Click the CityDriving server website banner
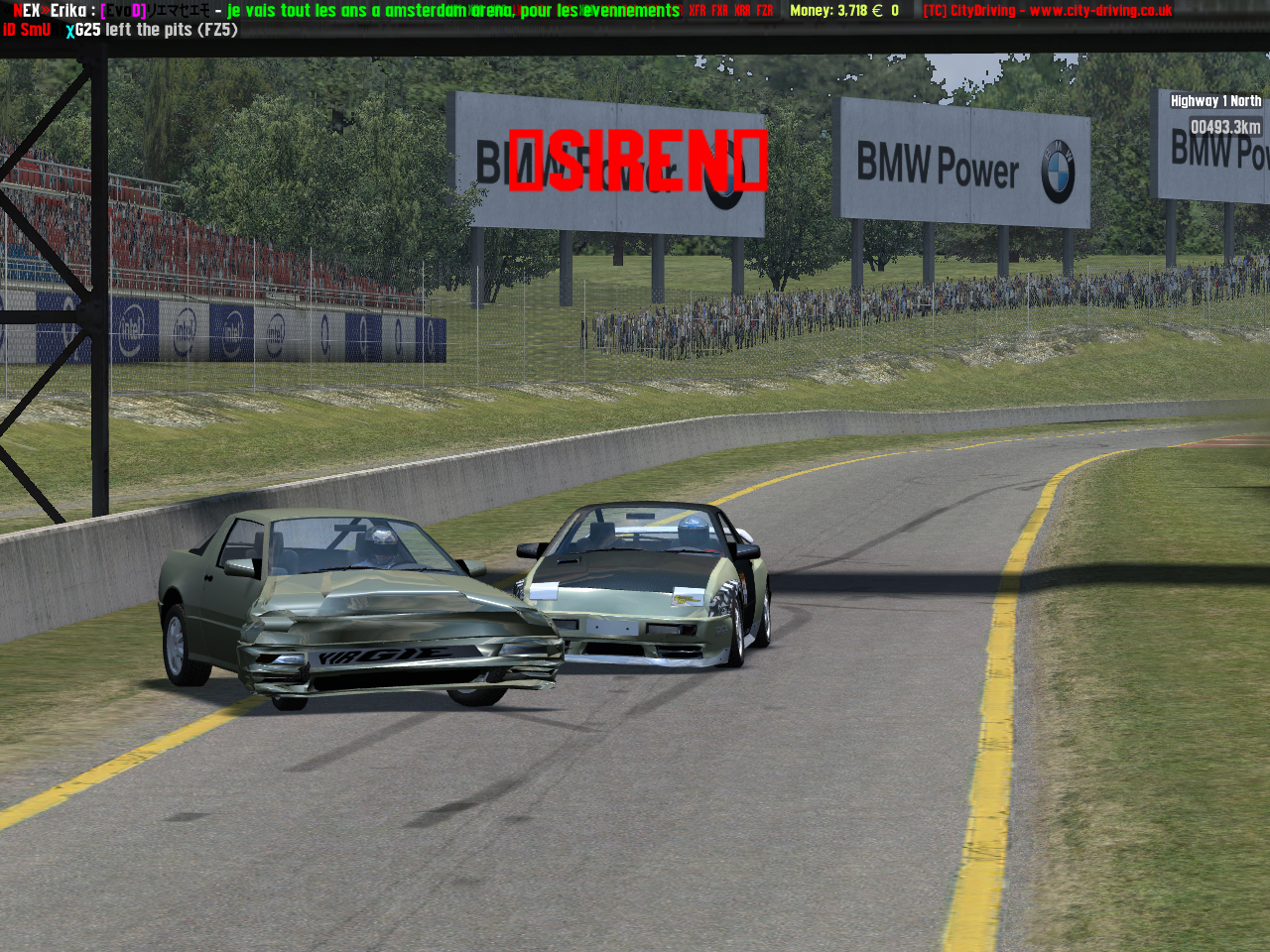This screenshot has width=1270, height=952. pos(1047,11)
